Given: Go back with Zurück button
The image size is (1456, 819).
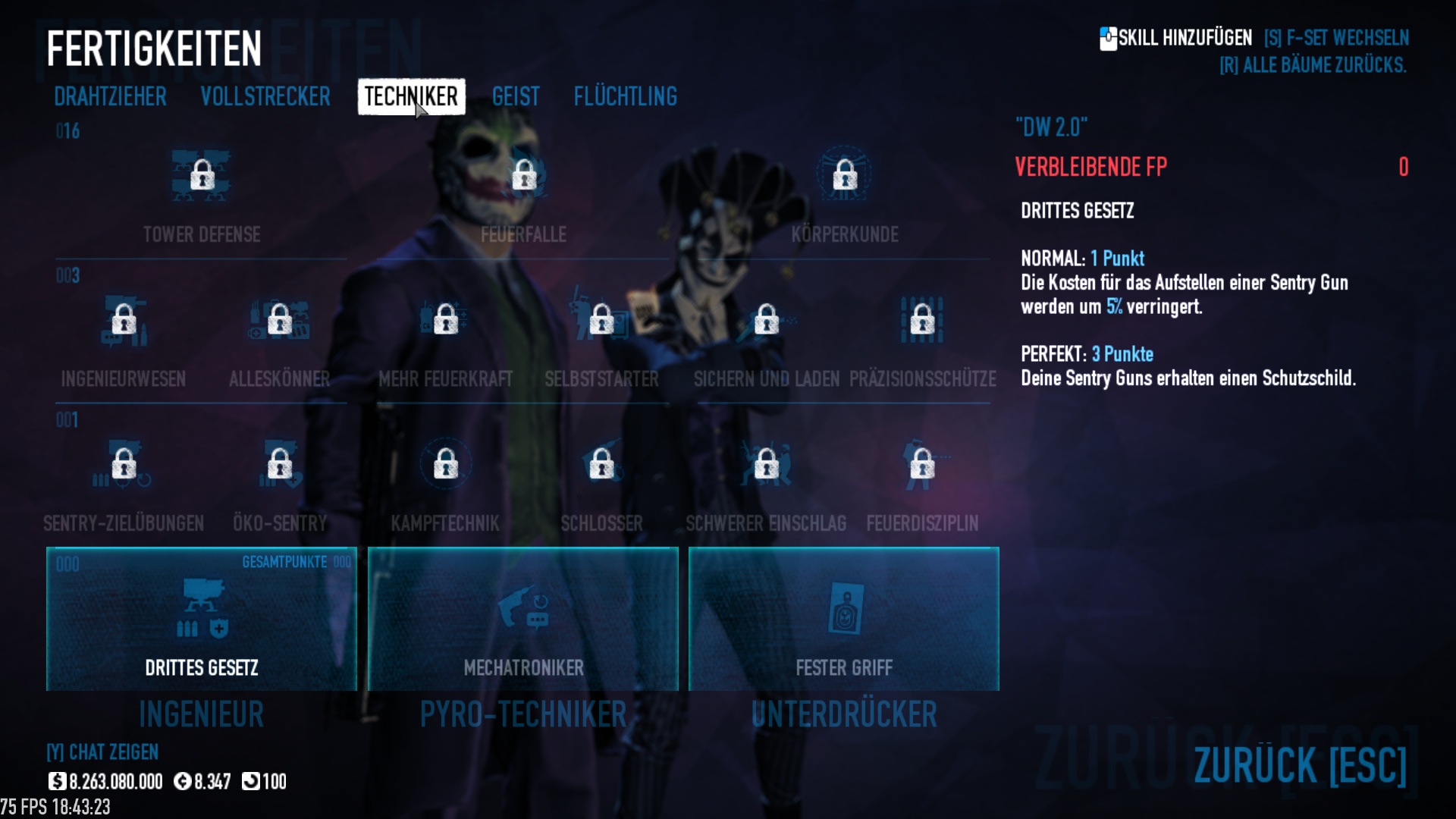Looking at the screenshot, I should pos(1300,765).
